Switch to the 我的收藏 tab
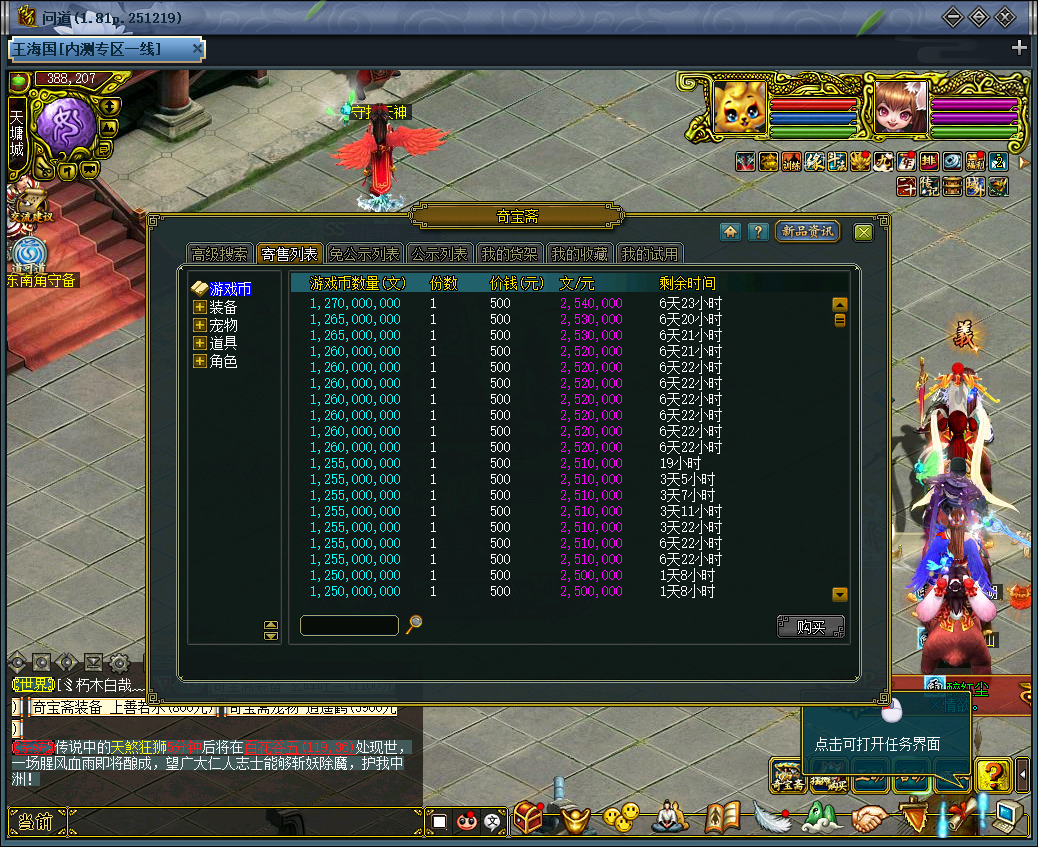This screenshot has width=1038, height=847. (579, 254)
